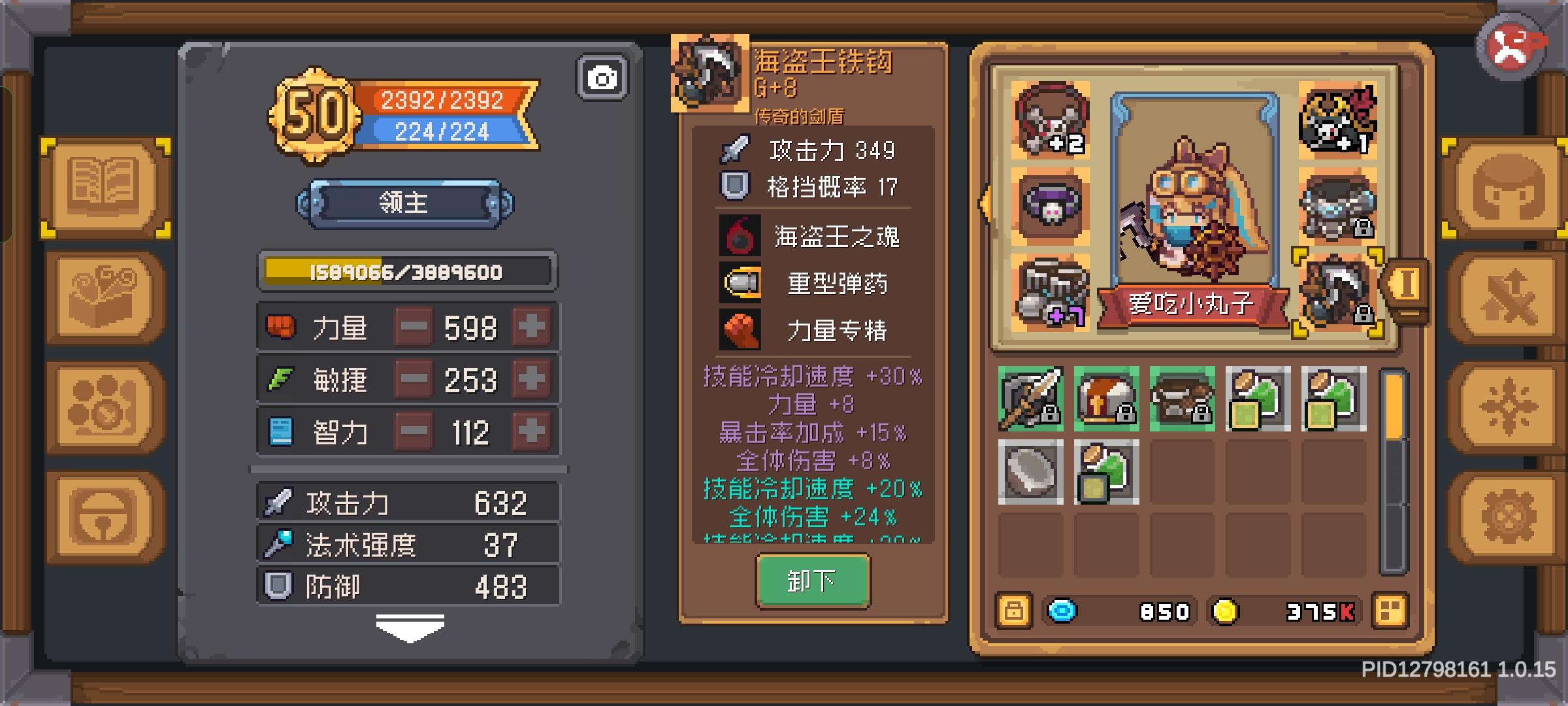Viewport: 1568px width, 706px height.
Task: Toggle the lock button below the inventory
Action: (x=1012, y=612)
